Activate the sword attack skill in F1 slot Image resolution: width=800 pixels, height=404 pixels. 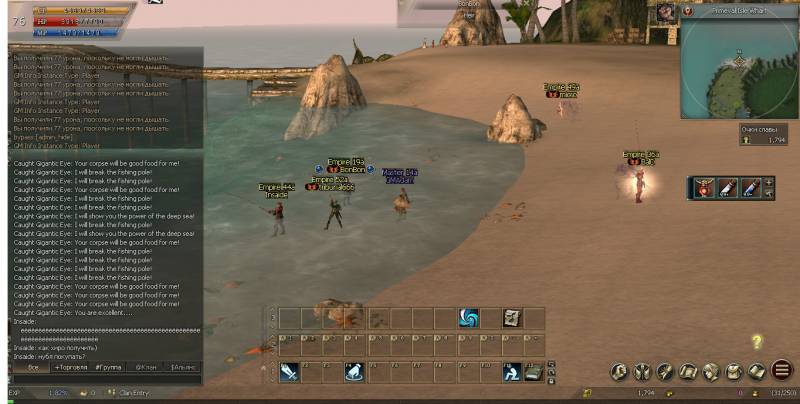(289, 372)
